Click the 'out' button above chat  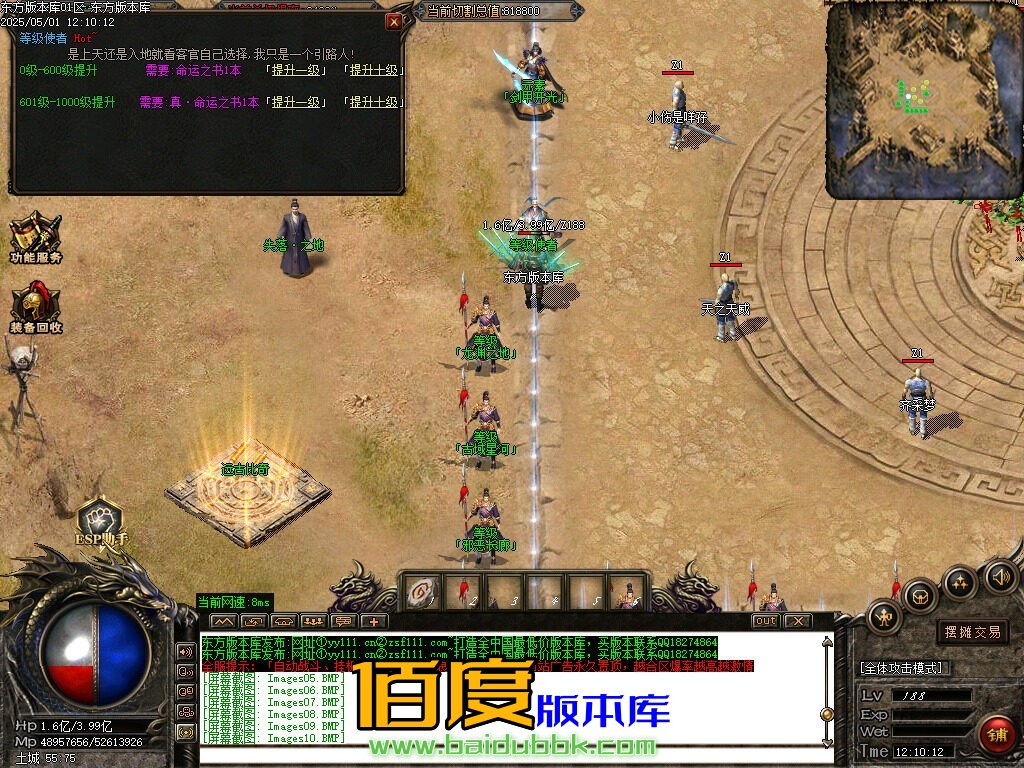click(x=765, y=621)
